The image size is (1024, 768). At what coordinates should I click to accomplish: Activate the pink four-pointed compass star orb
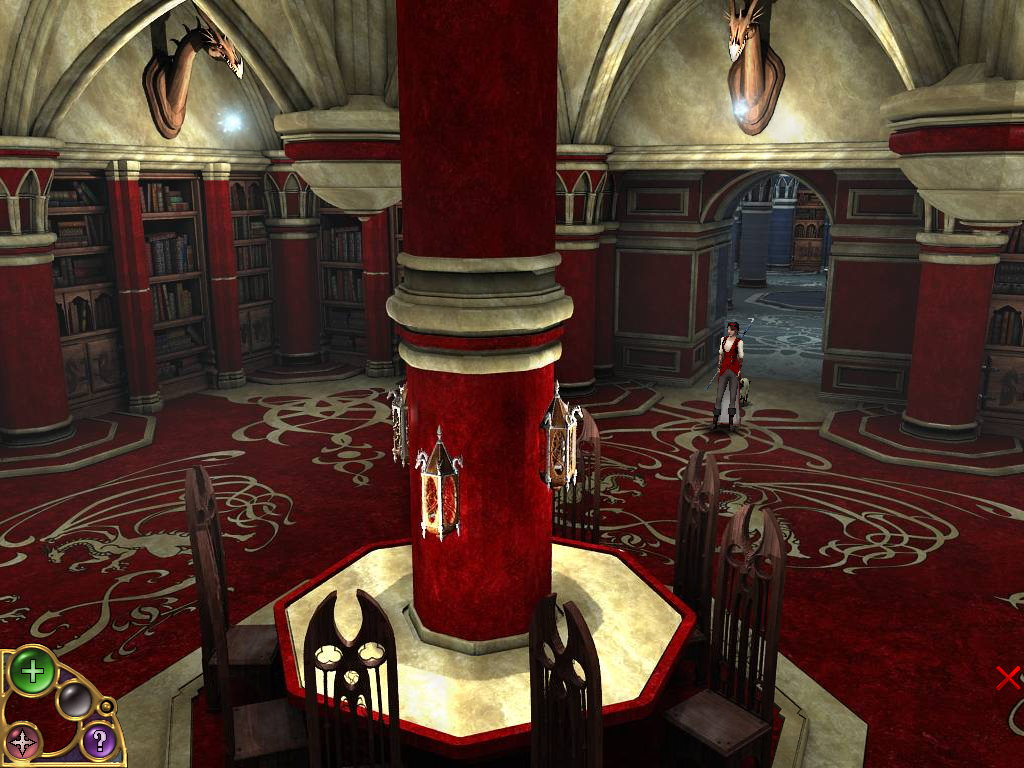[22, 743]
